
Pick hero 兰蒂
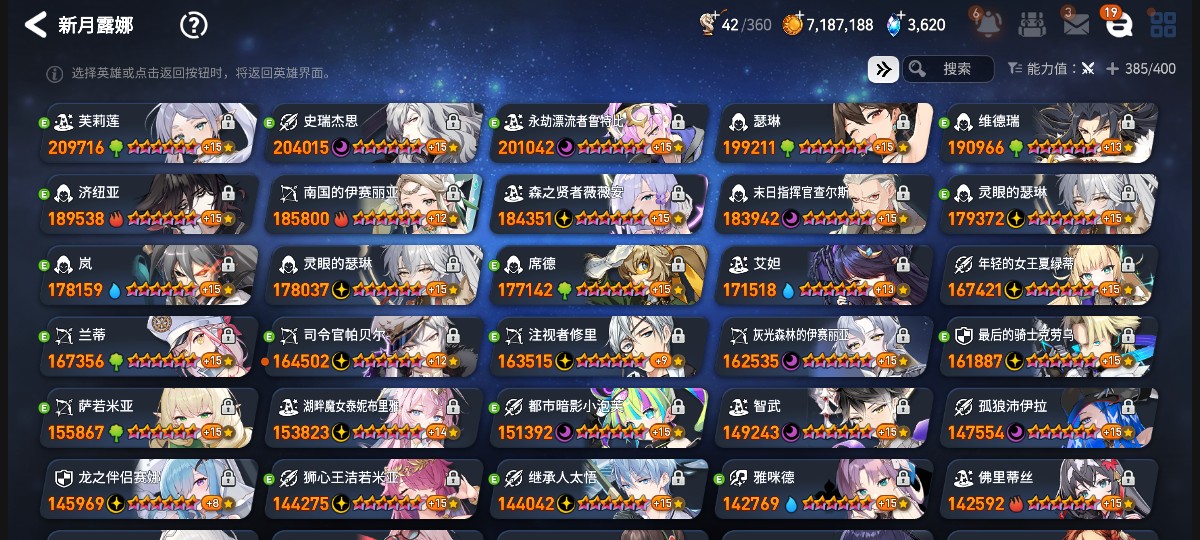pos(148,347)
